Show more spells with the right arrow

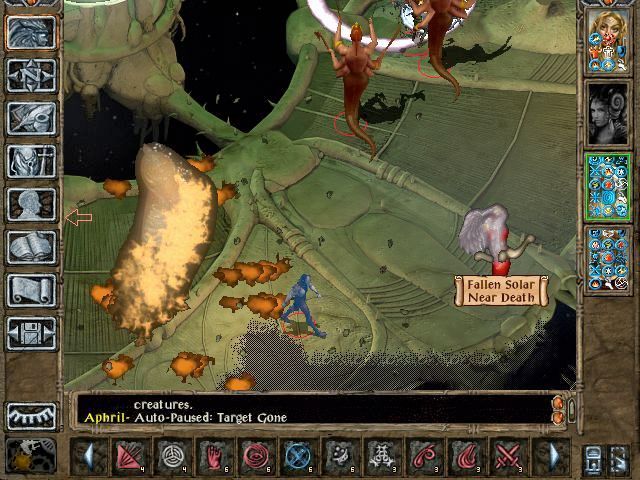[553, 456]
